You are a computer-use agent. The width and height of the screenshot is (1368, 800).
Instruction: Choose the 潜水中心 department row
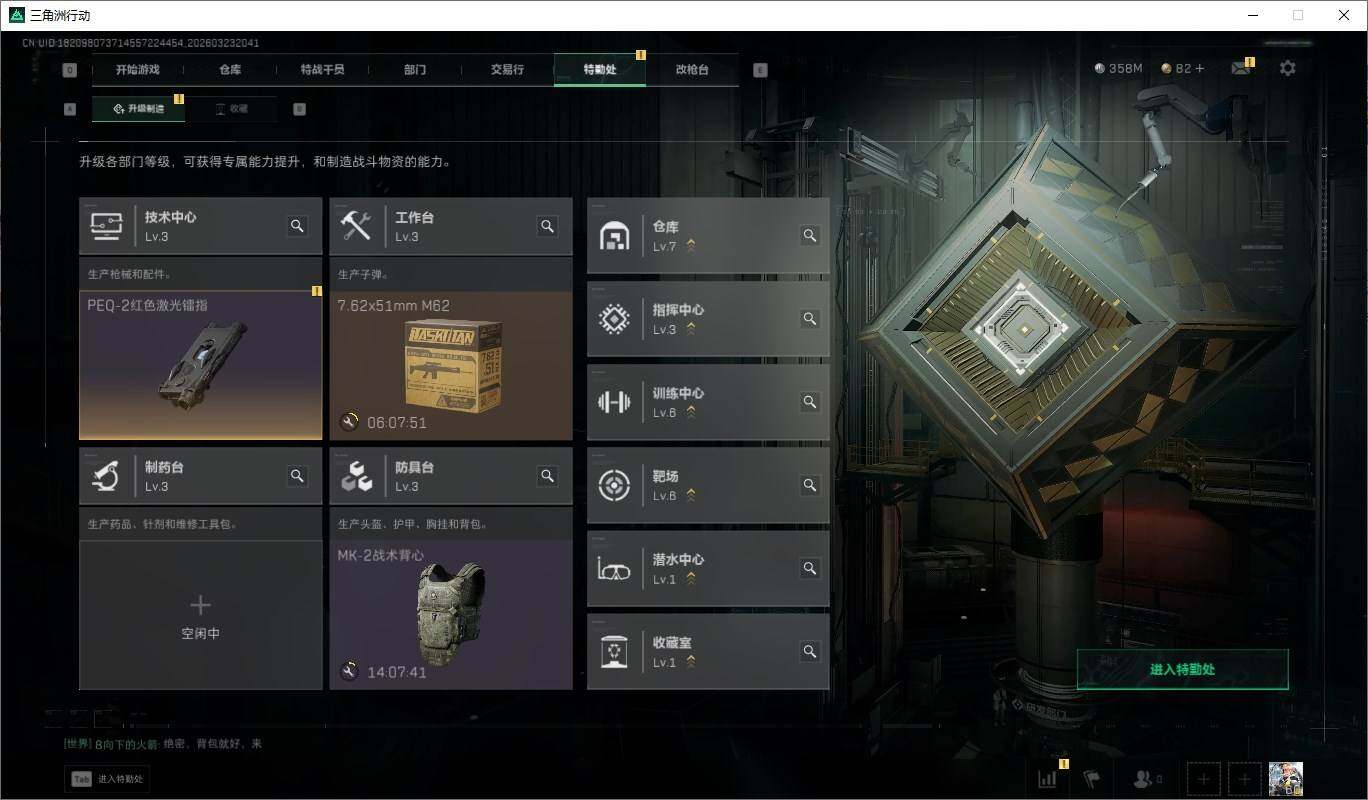708,568
